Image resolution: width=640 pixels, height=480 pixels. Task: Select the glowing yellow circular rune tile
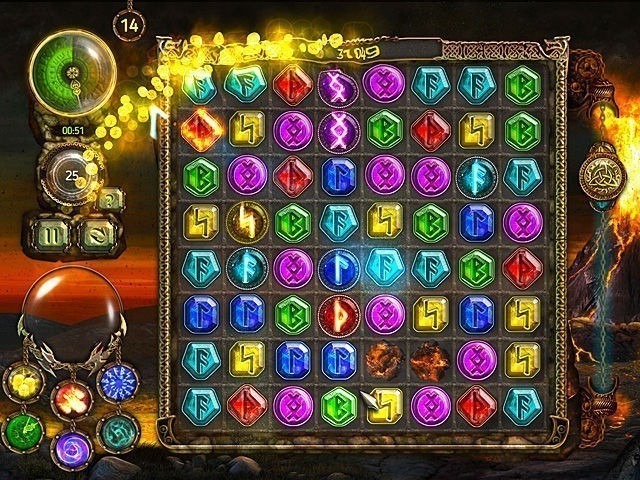244,221
